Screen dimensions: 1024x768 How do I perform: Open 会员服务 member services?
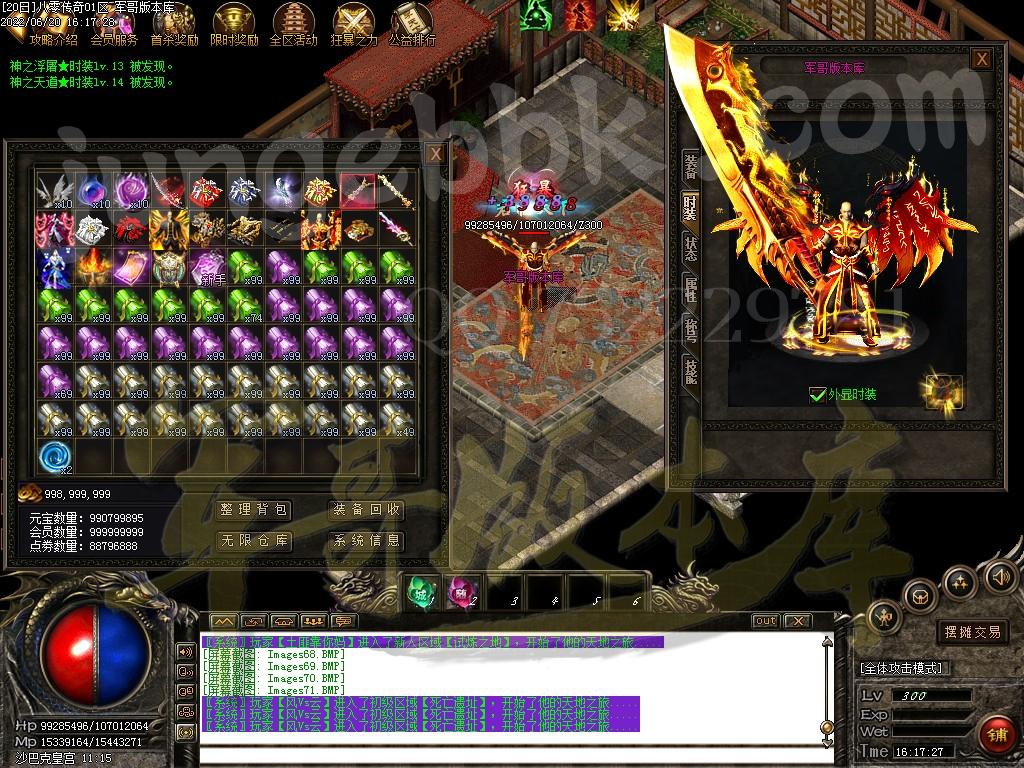(x=114, y=25)
